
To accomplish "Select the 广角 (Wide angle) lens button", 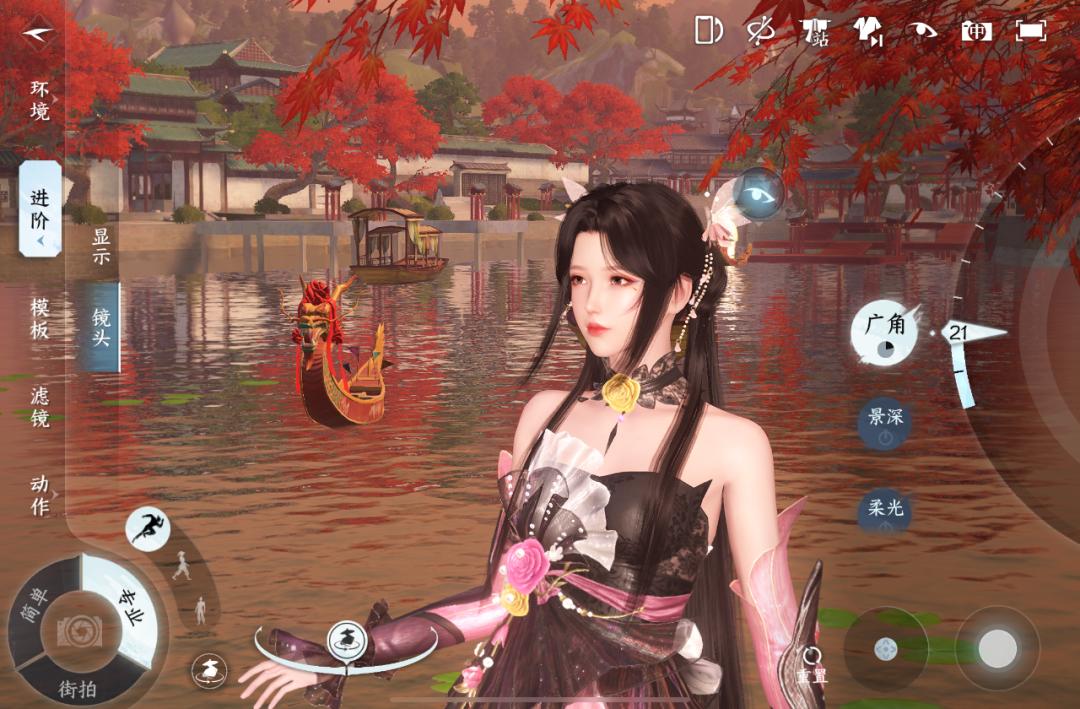I will click(x=884, y=331).
